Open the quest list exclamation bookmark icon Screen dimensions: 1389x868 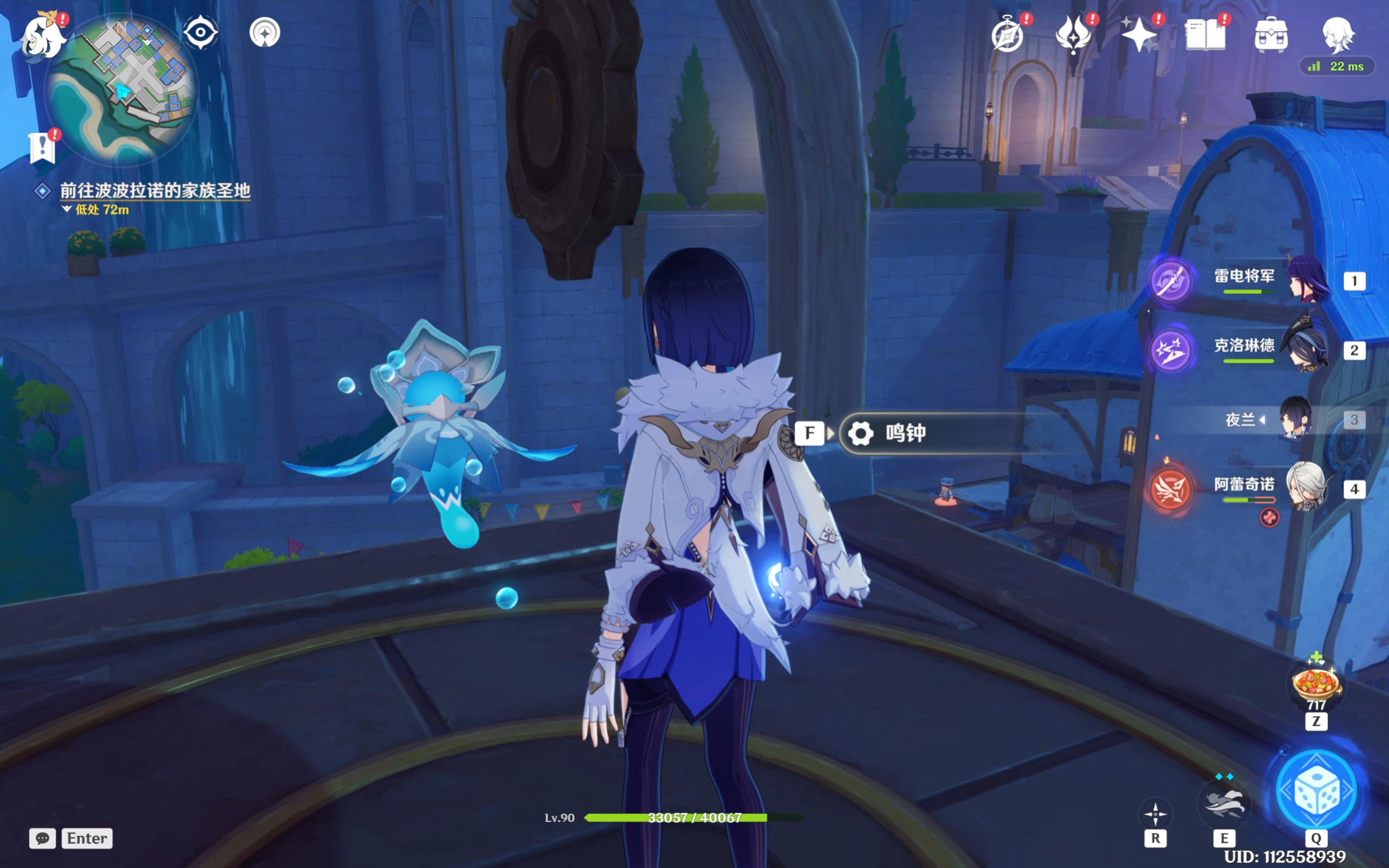pyautogui.click(x=42, y=148)
